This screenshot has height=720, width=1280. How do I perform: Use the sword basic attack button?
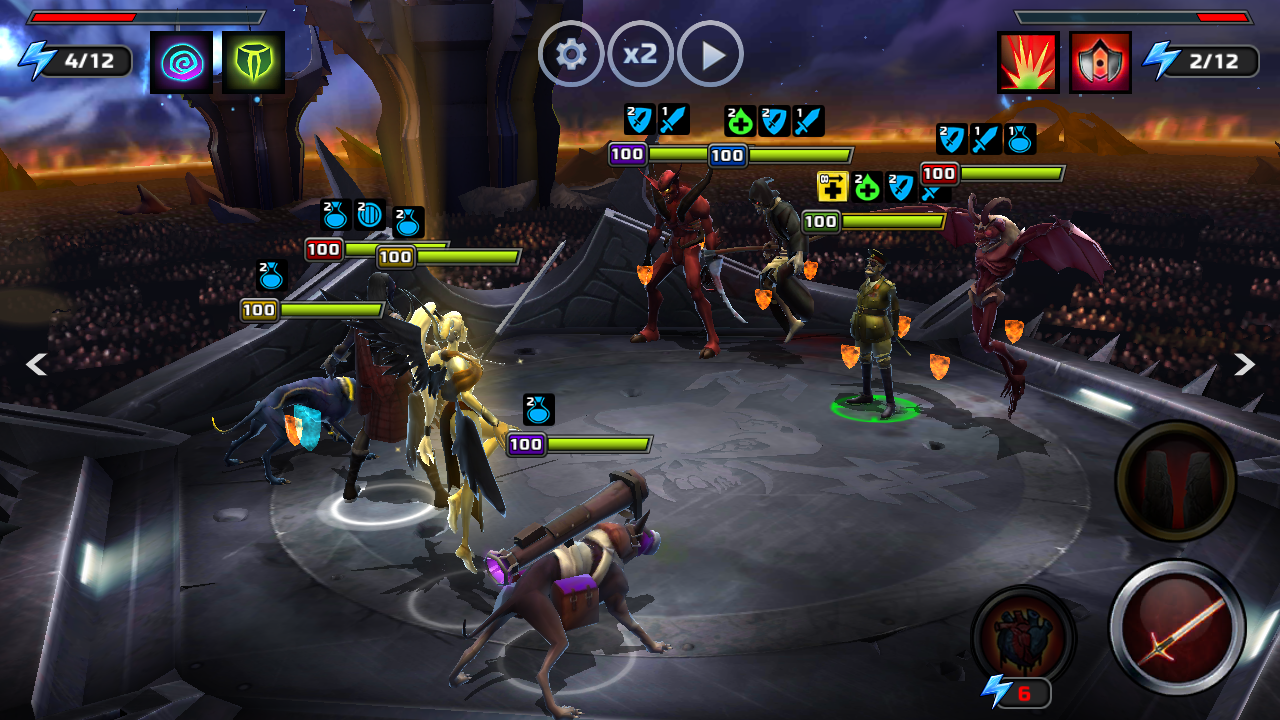1177,627
